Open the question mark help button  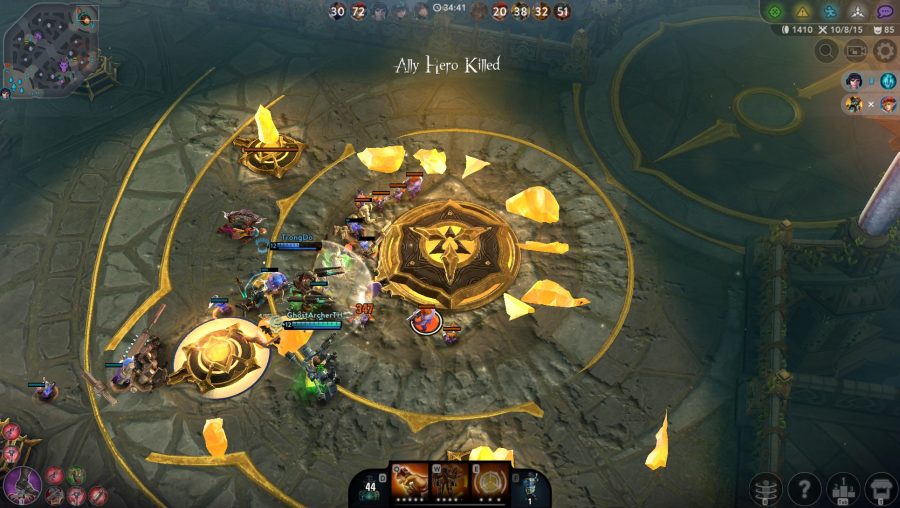pyautogui.click(x=804, y=489)
